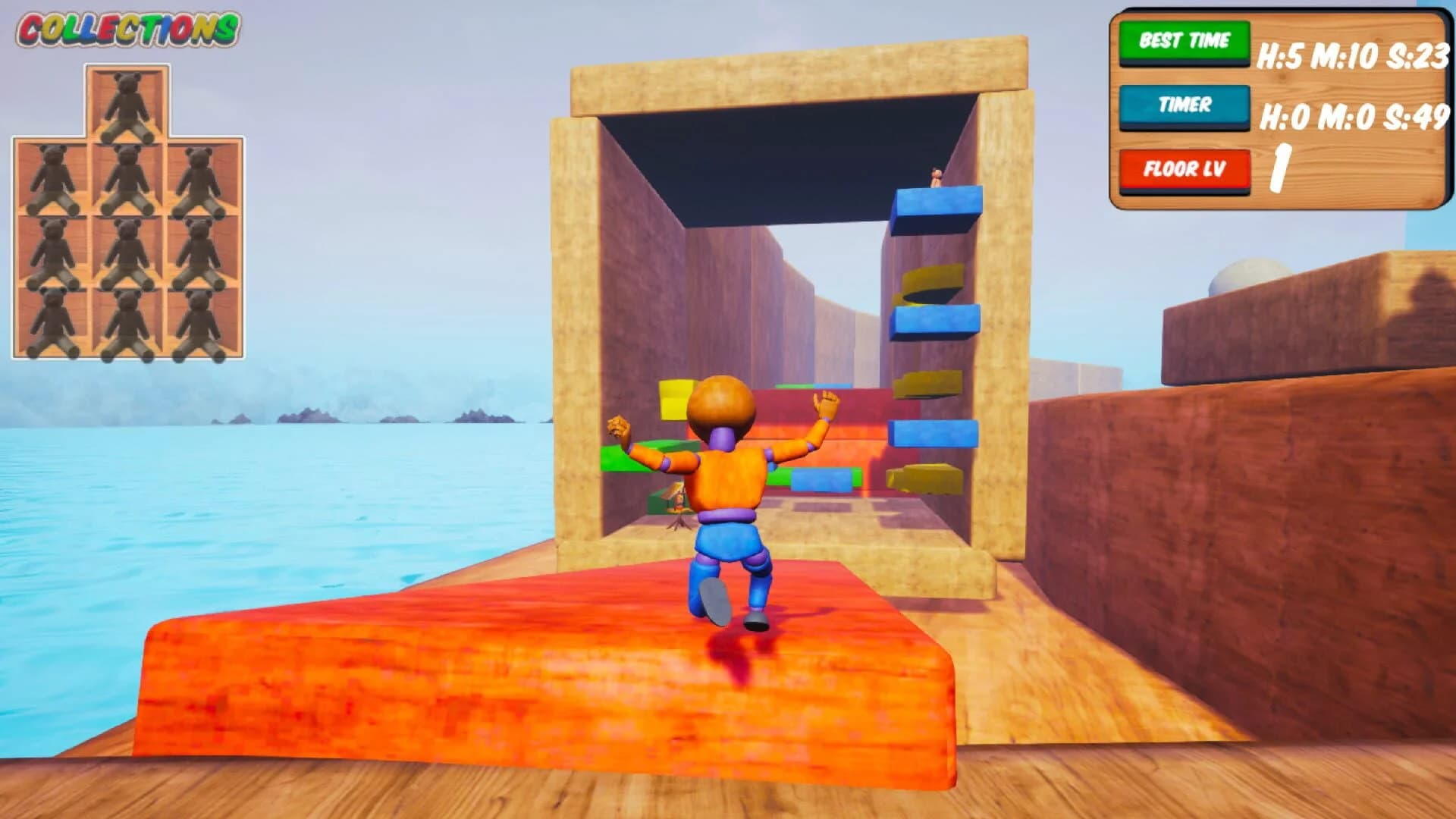1456x819 pixels.
Task: Select the middle teddy bear in the pyramid
Action: tap(129, 250)
